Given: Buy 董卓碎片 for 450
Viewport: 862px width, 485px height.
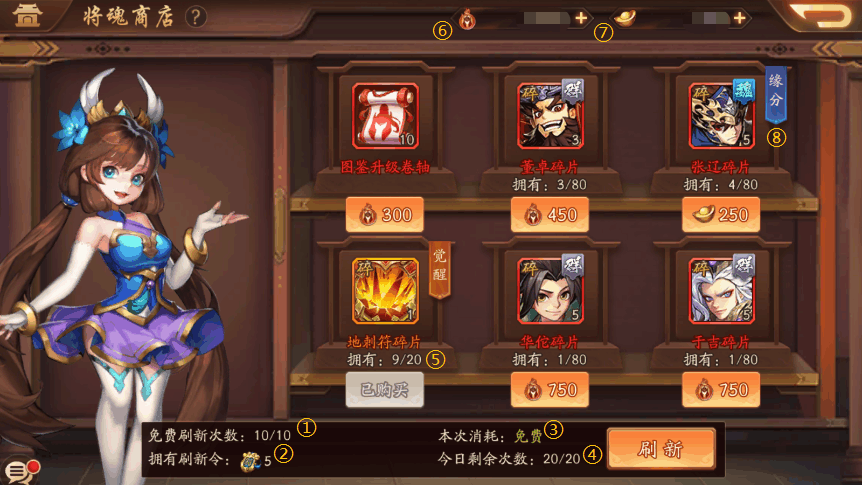Looking at the screenshot, I should coord(549,215).
